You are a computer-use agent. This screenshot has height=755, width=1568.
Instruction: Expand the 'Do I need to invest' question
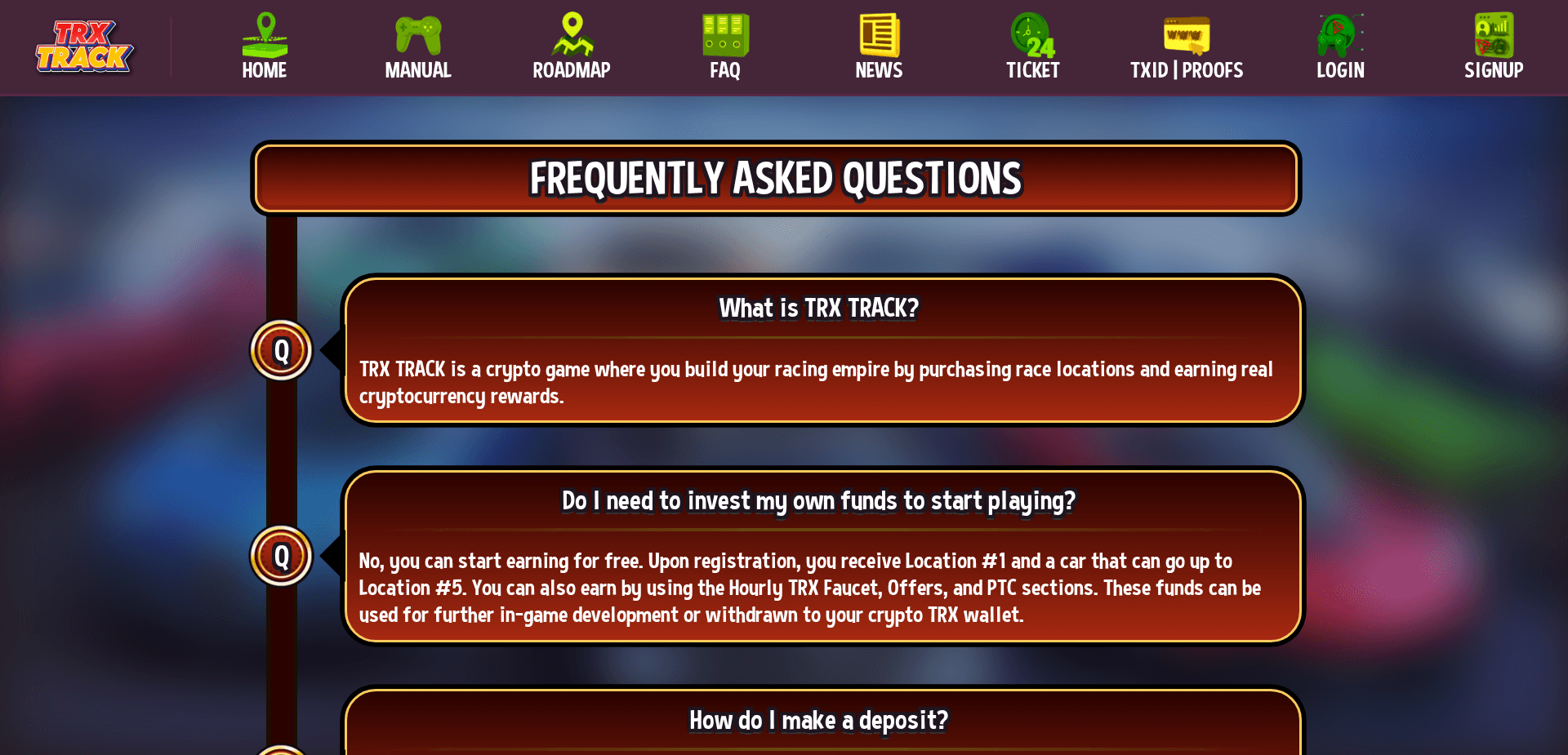(817, 501)
